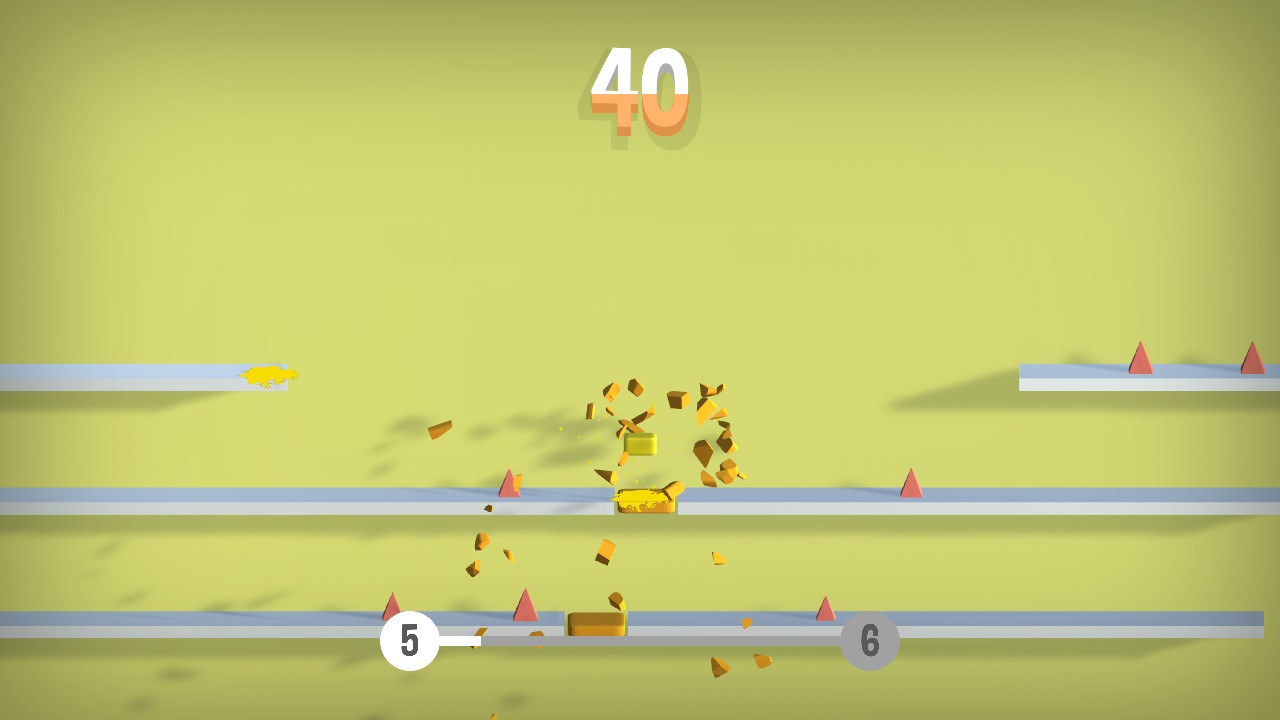Screen dimensions: 1280x720
Task: Click the score counter showing 40
Action: coord(640,90)
